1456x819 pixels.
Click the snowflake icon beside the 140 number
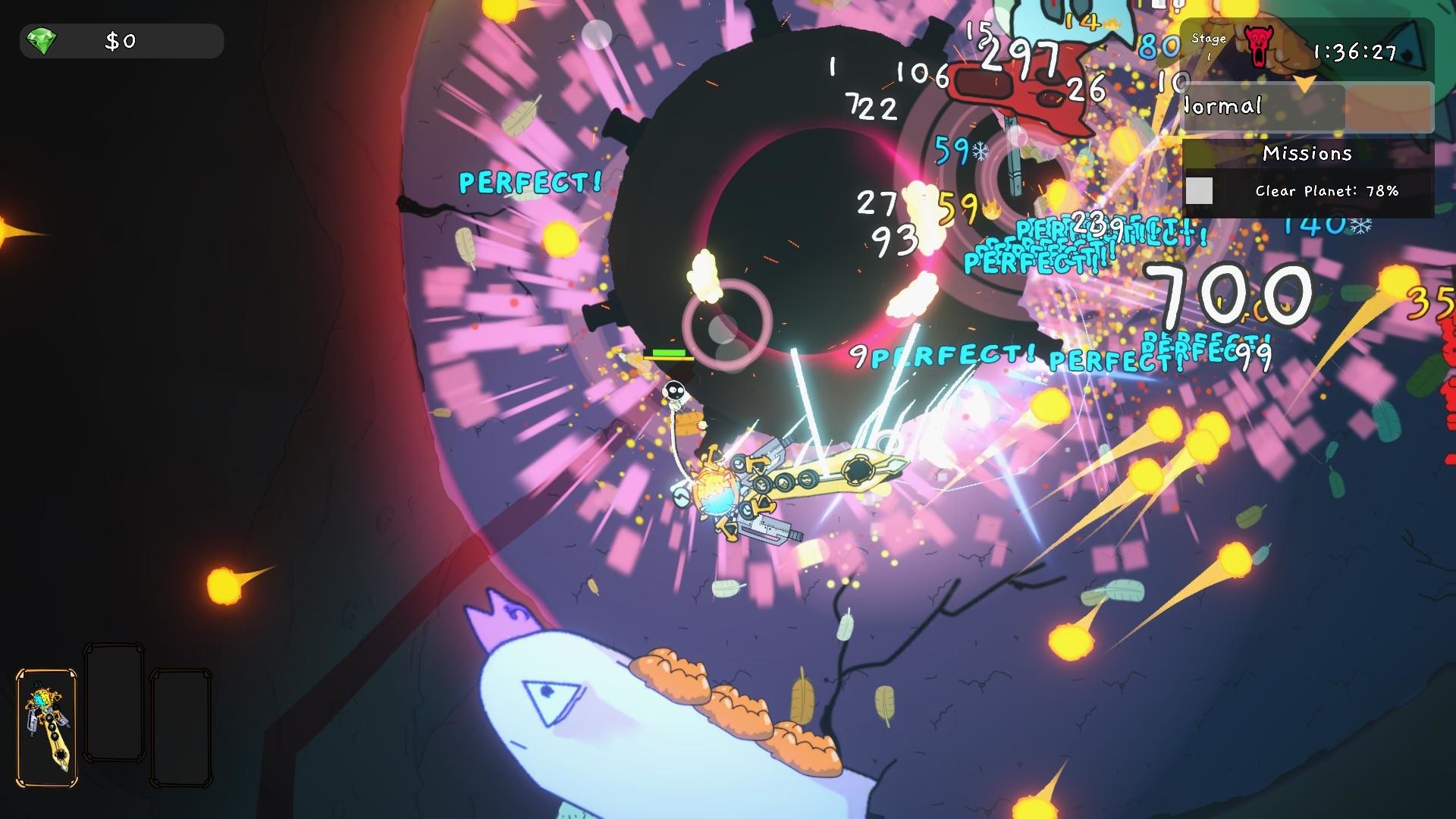pyautogui.click(x=1361, y=226)
